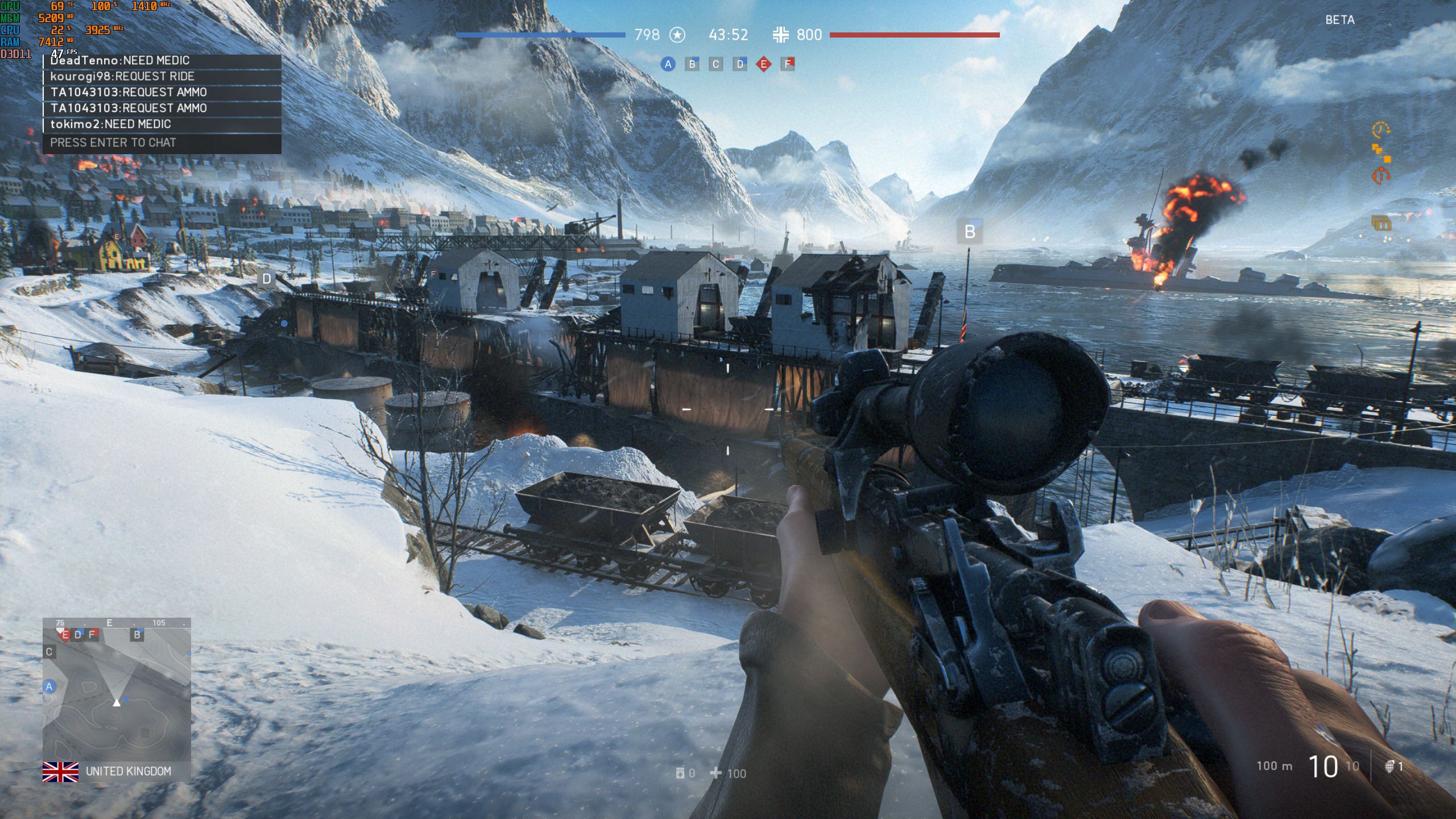Select objective C in the top flag row
The width and height of the screenshot is (1456, 819).
(716, 64)
